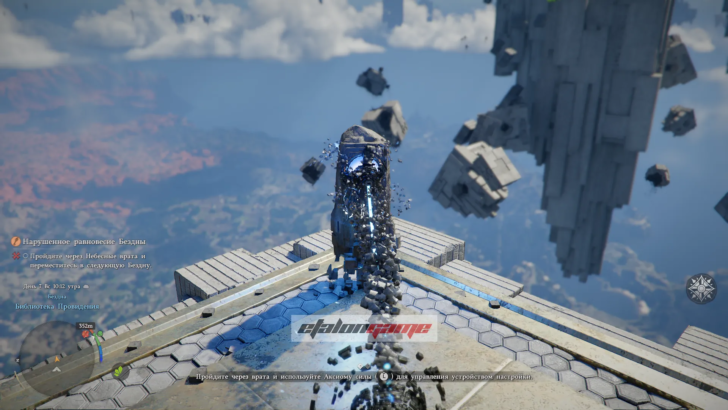Select the quest title Нарушенное равновесие Бездны

pos(85,241)
